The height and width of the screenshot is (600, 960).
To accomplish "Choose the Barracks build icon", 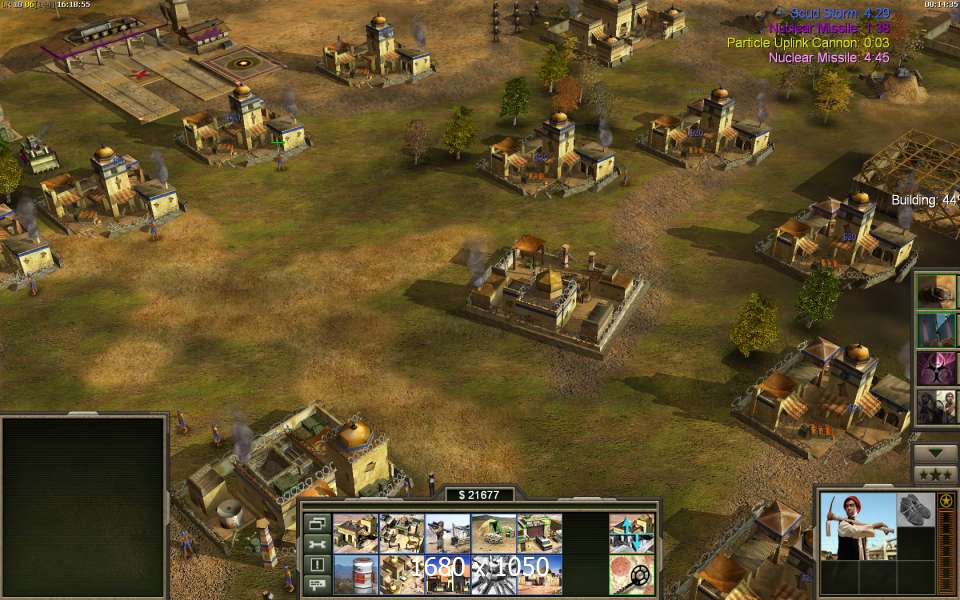I will tap(401, 534).
